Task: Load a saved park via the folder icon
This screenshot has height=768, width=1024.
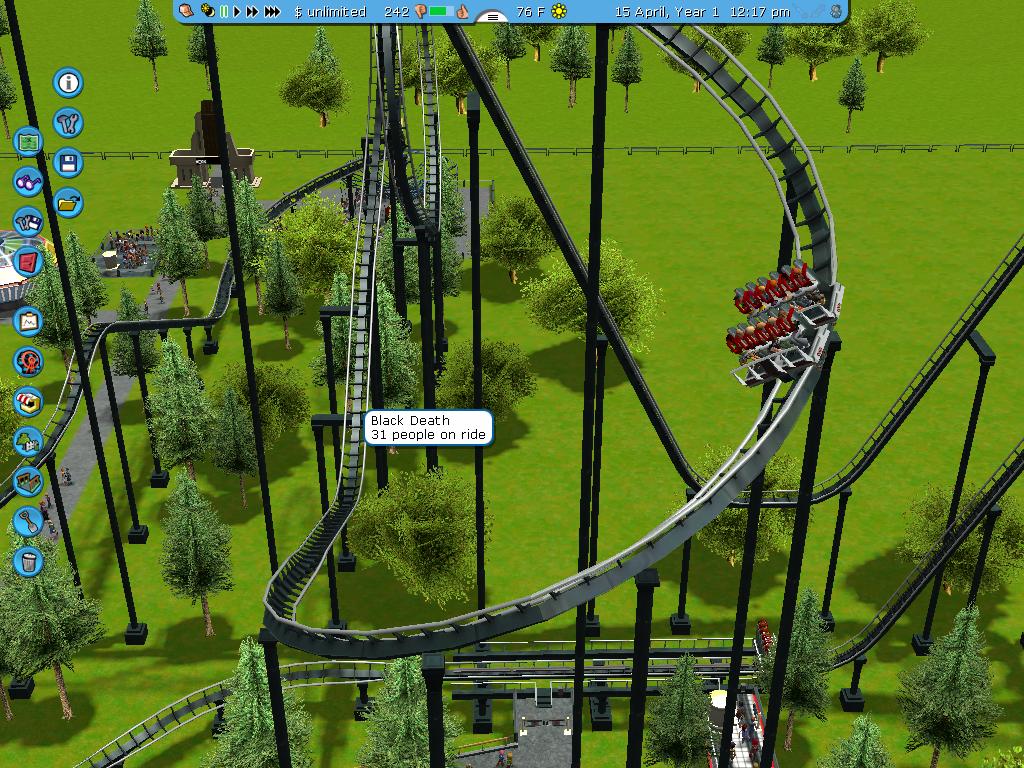Action: (x=68, y=202)
